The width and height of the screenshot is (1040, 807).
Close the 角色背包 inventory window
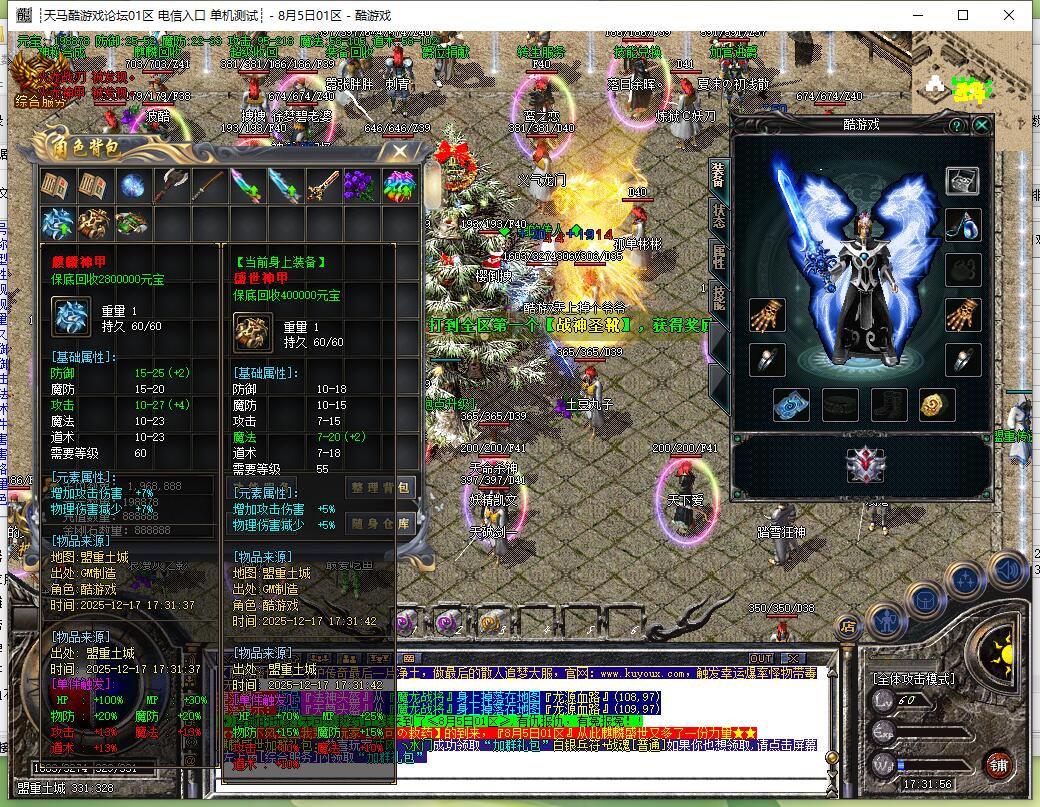pyautogui.click(x=400, y=152)
